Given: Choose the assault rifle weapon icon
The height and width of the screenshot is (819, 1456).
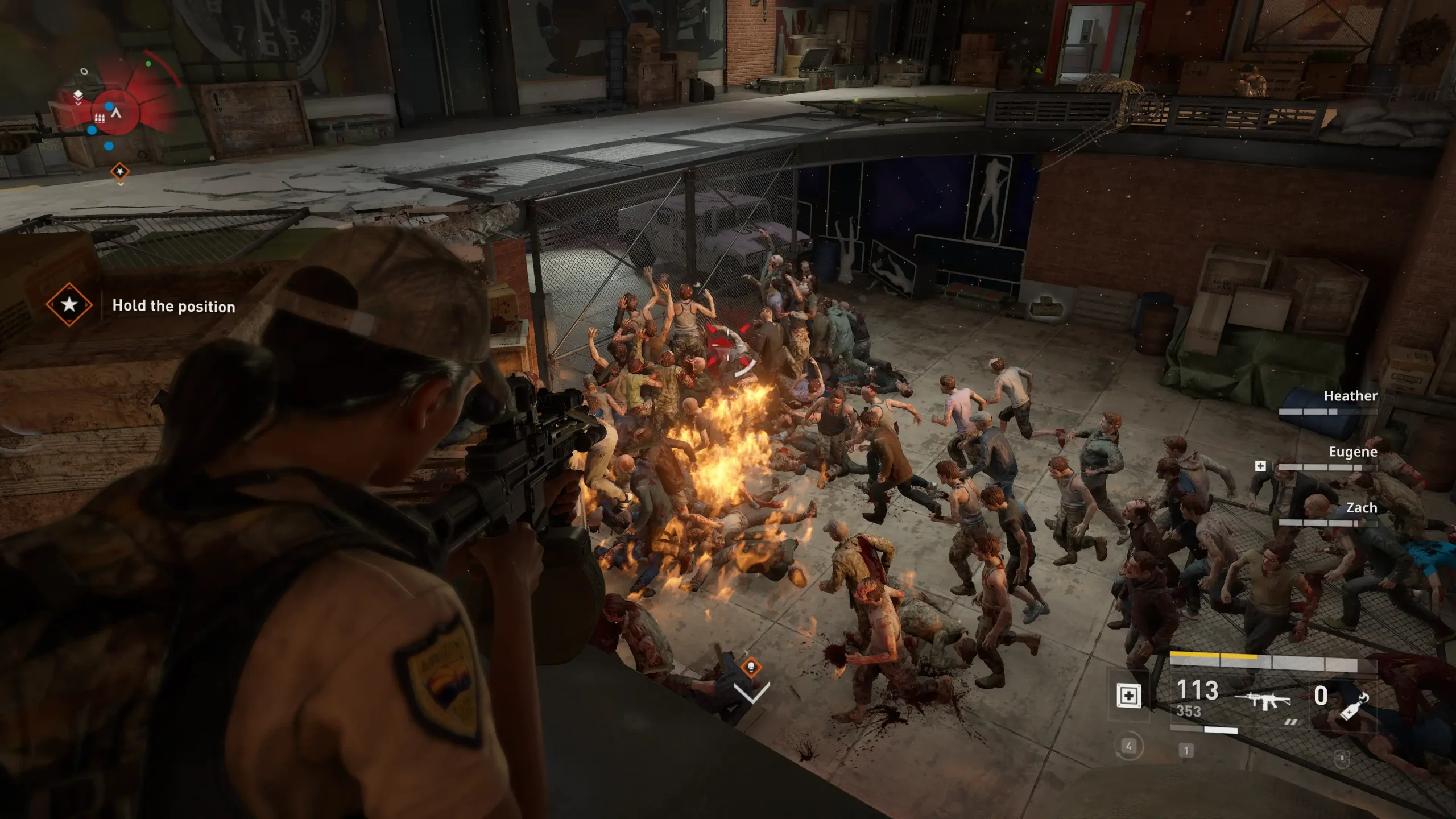Looking at the screenshot, I should pos(1263,700).
